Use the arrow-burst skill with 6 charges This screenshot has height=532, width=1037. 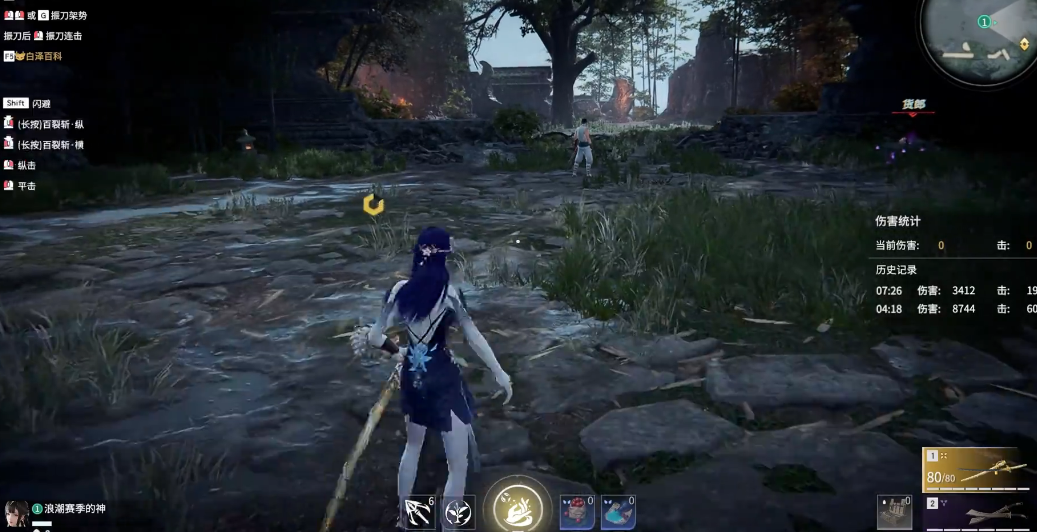pos(418,513)
